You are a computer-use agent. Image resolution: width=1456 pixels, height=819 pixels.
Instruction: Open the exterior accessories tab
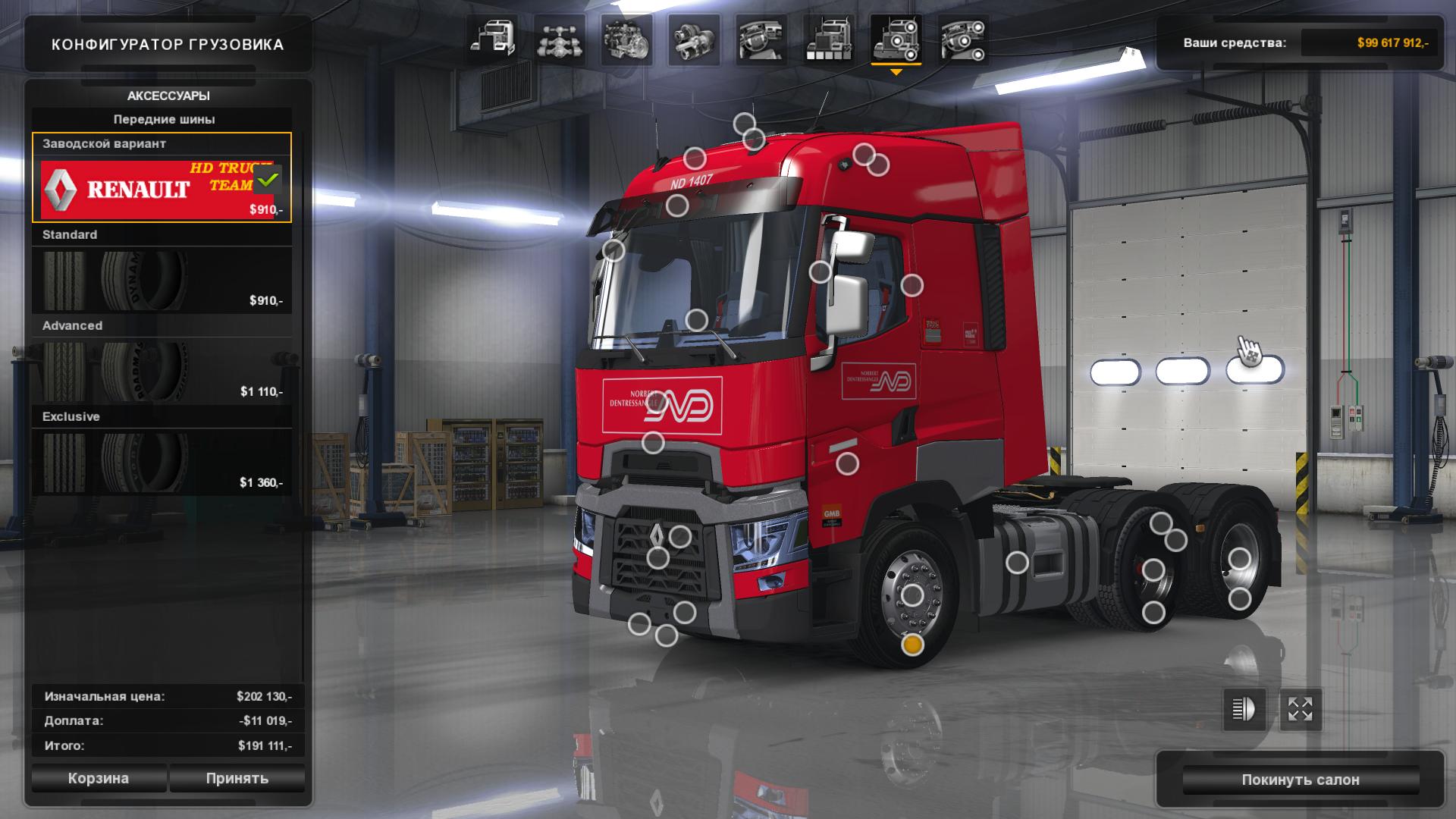click(x=896, y=39)
